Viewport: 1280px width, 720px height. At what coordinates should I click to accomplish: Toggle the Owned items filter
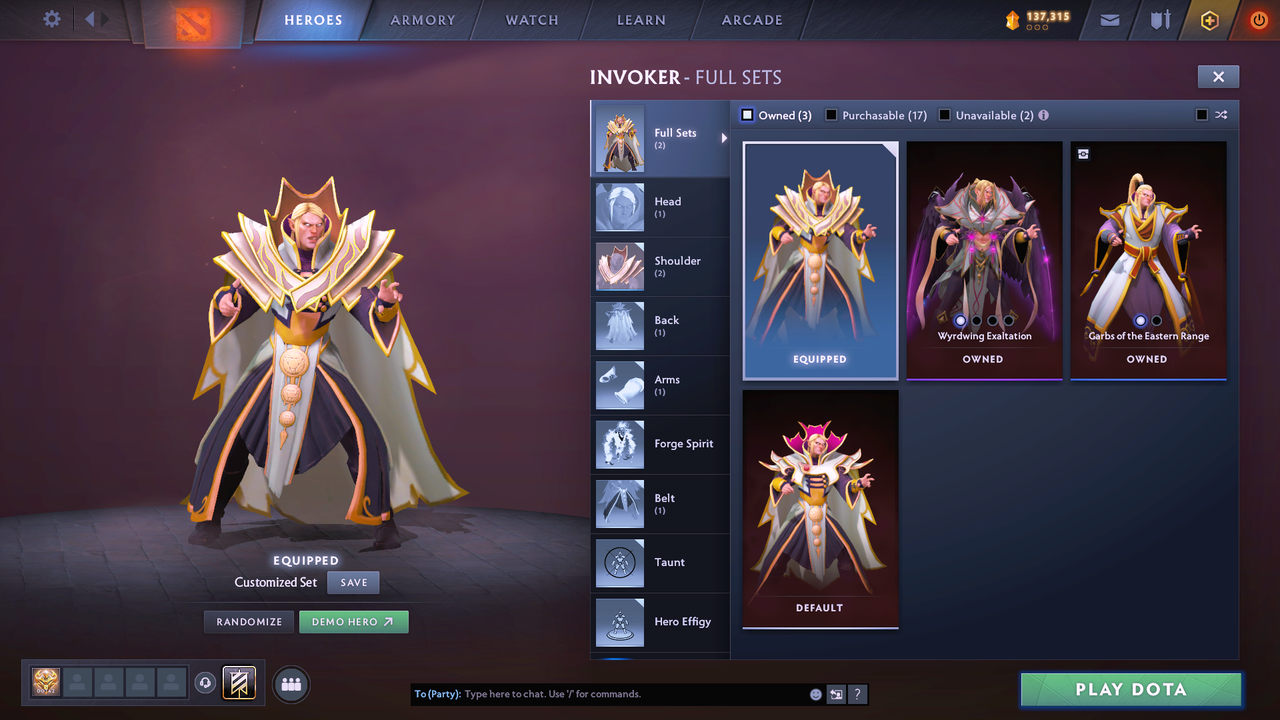tap(747, 115)
